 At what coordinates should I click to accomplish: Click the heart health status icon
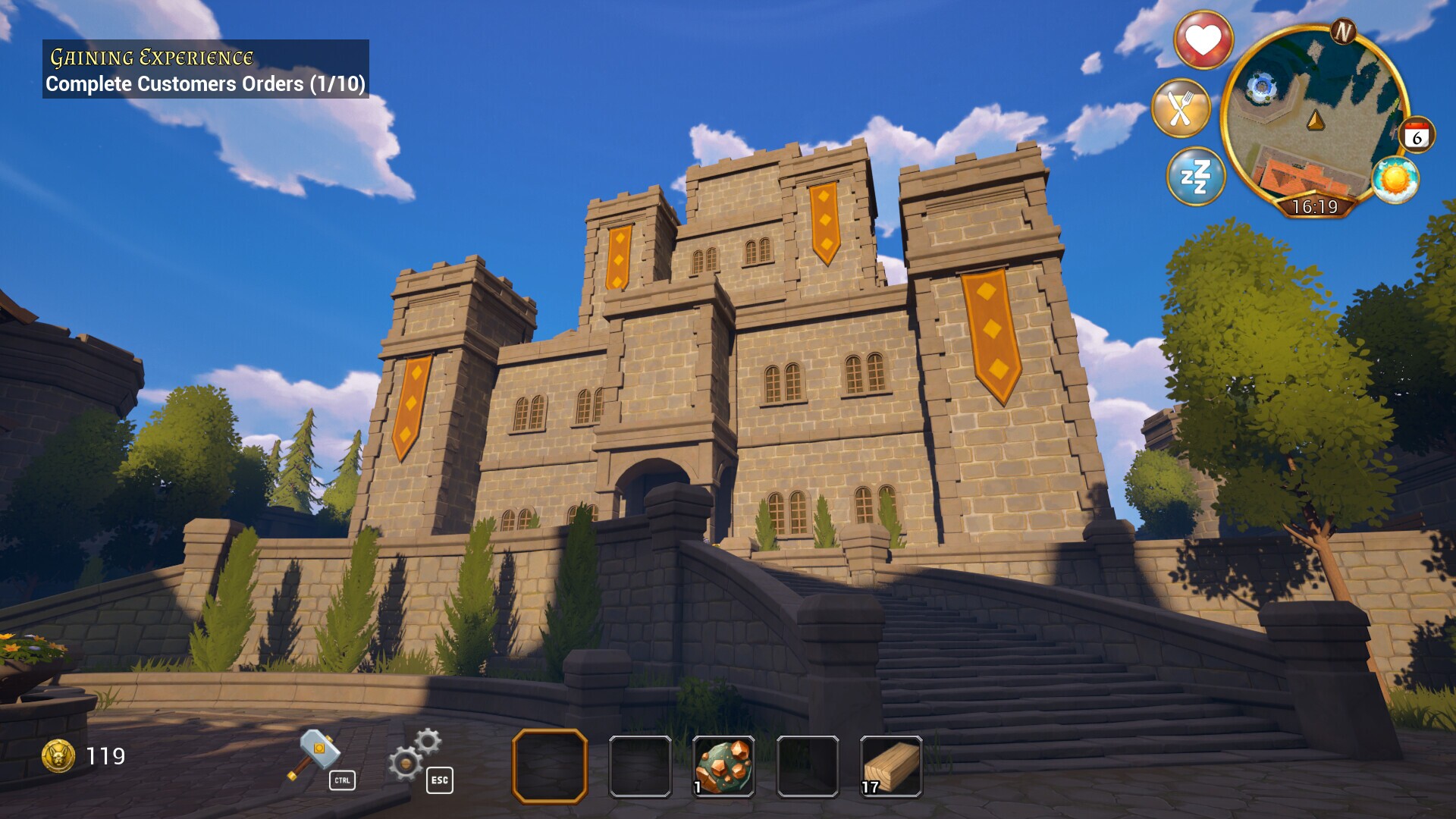[1203, 39]
